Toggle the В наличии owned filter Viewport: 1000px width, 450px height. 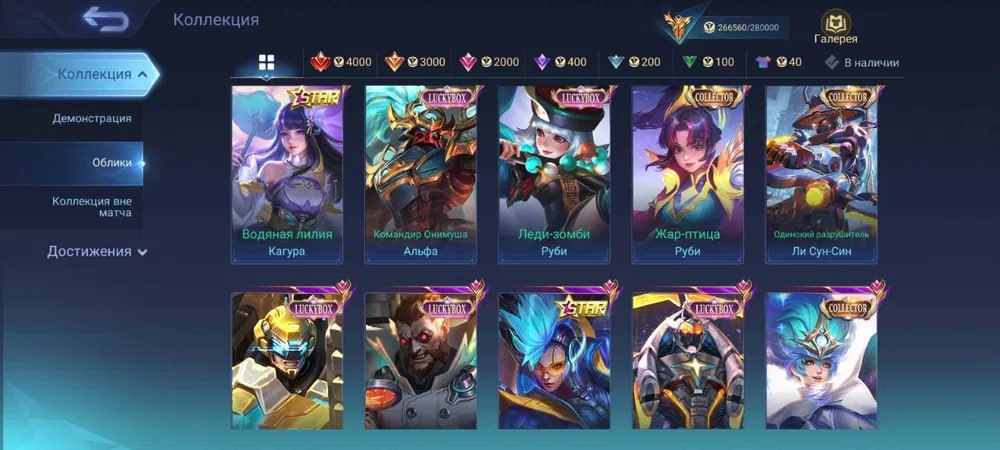(861, 62)
